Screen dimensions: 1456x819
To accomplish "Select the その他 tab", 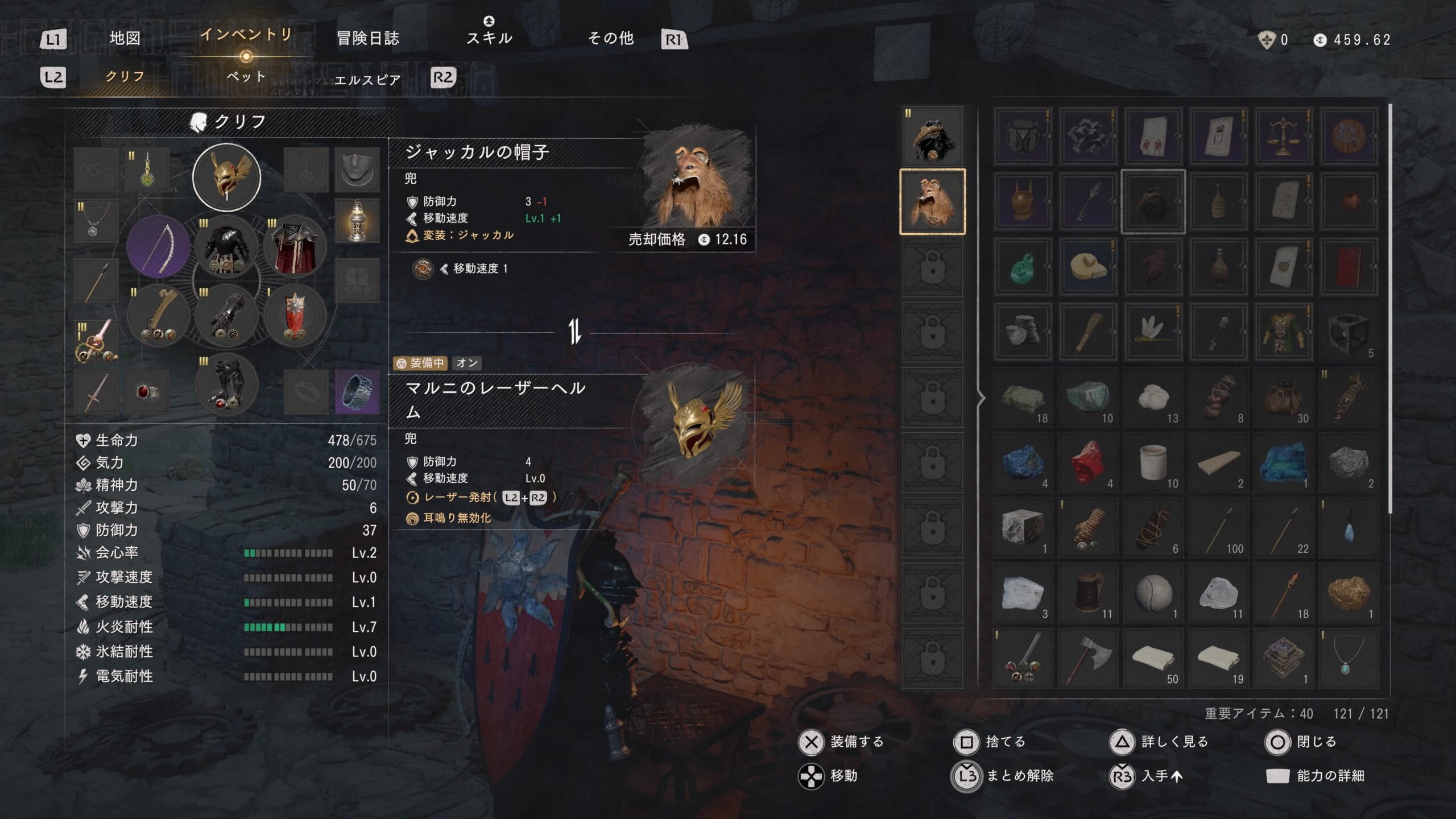I will coord(611,38).
